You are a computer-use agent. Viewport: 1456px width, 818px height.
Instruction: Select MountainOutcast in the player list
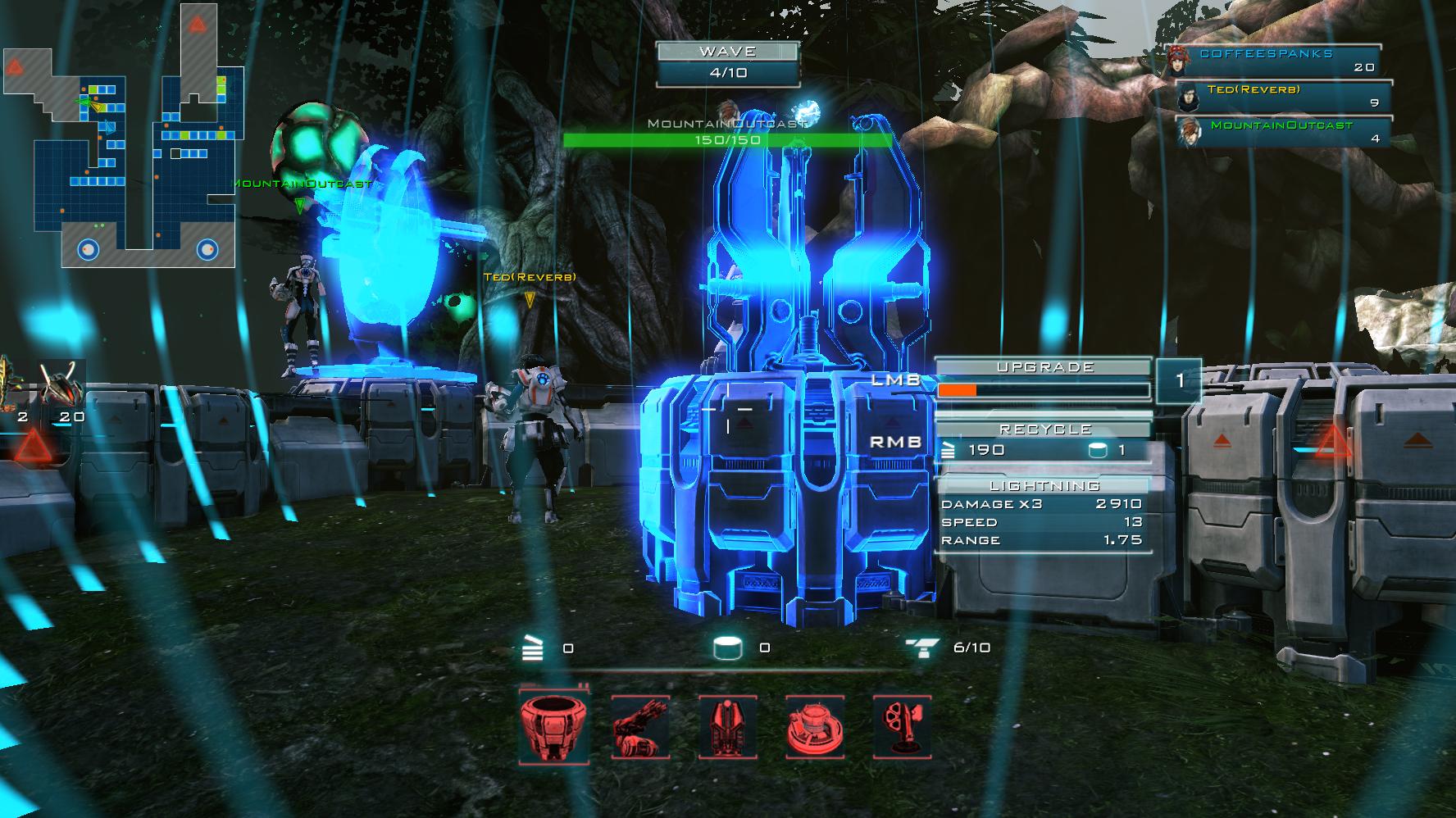[x=1284, y=131]
